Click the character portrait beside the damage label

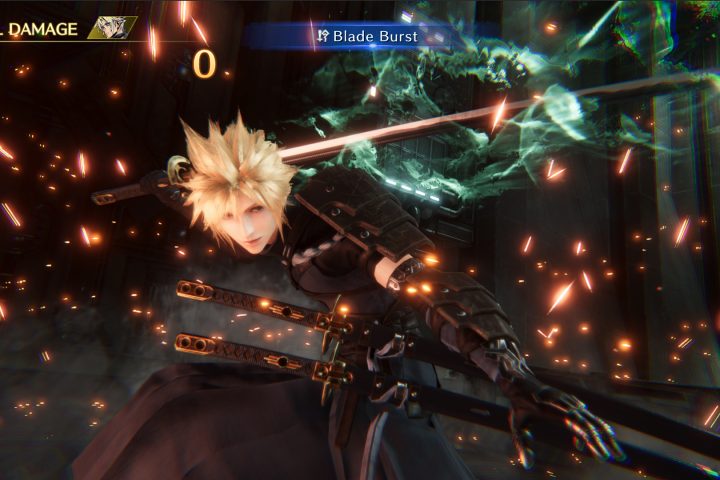112,28
